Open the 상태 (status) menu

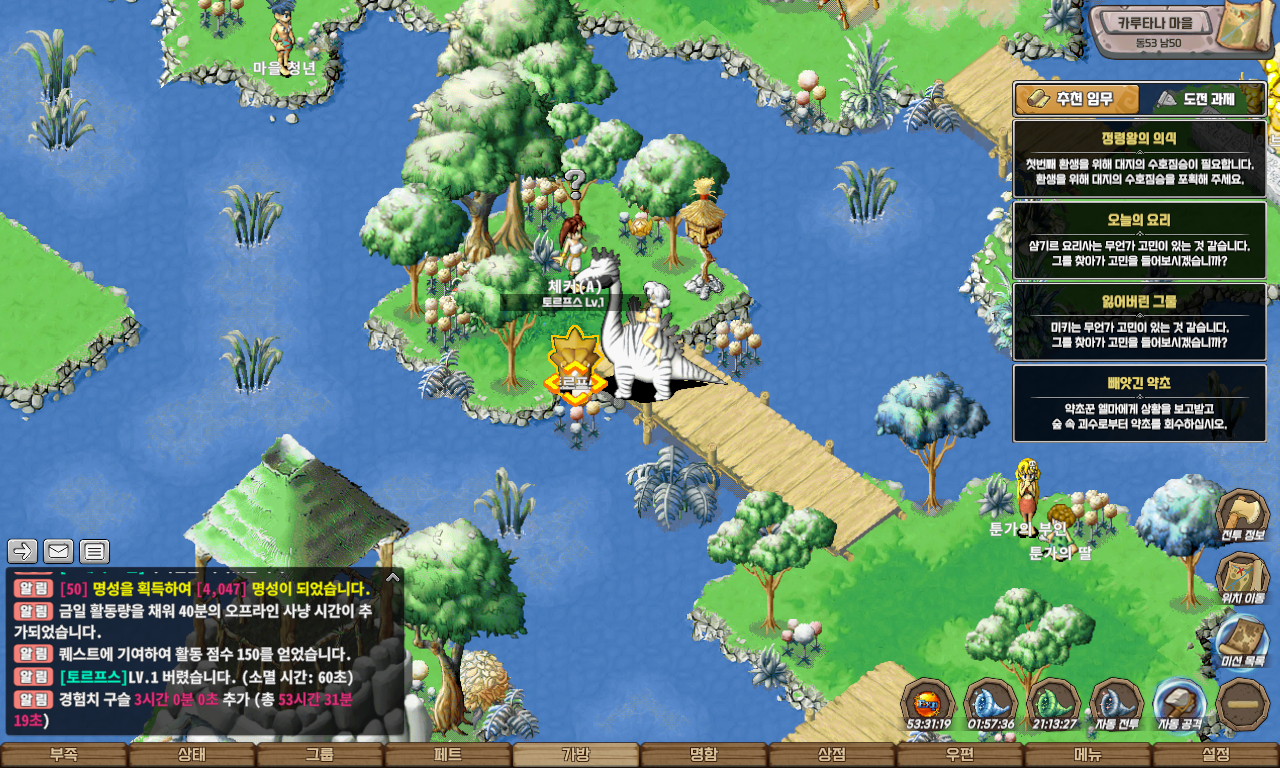[x=192, y=755]
